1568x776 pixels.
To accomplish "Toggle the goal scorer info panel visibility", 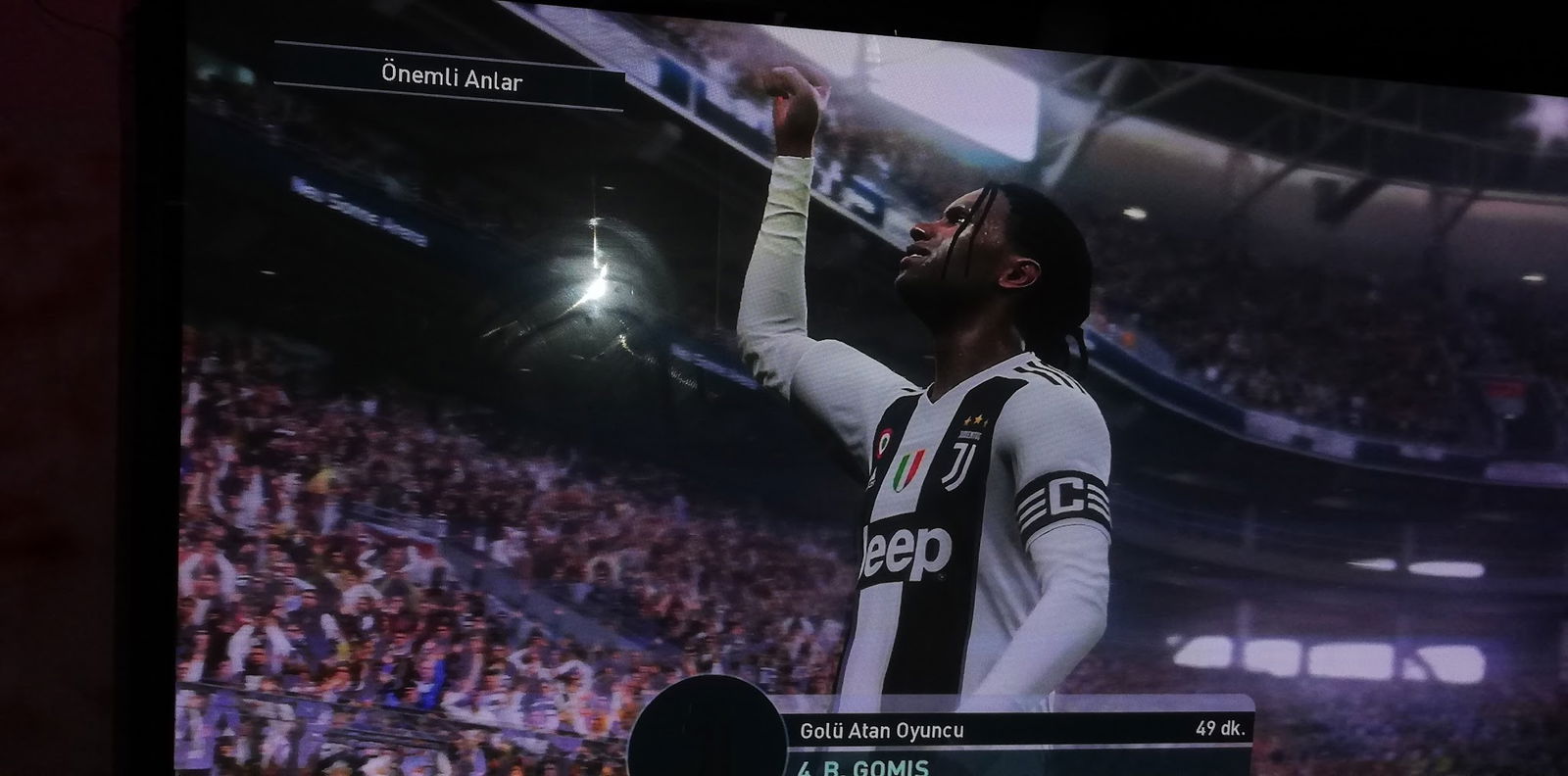I will 880,729.
